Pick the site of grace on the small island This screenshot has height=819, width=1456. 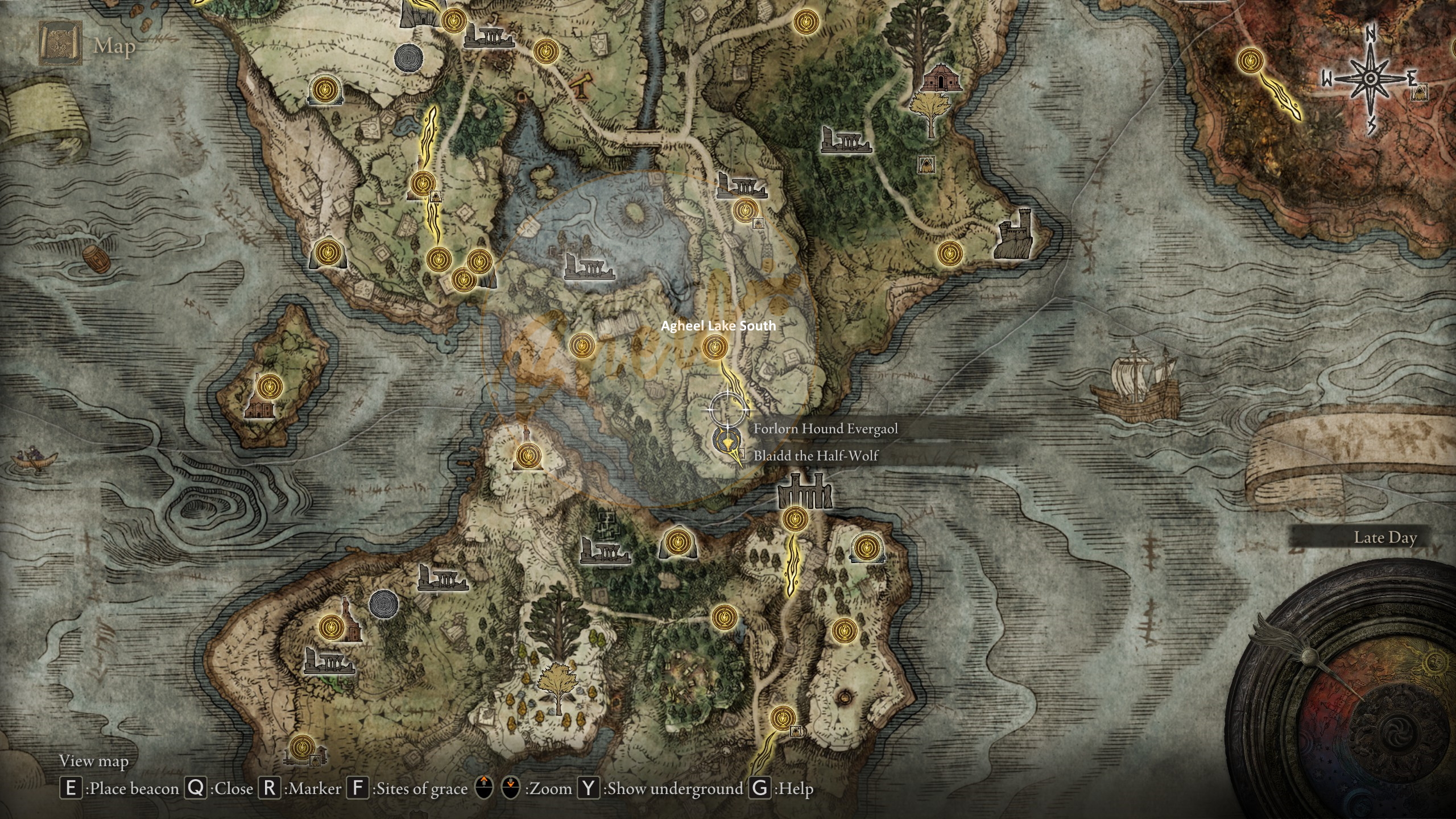(x=270, y=387)
